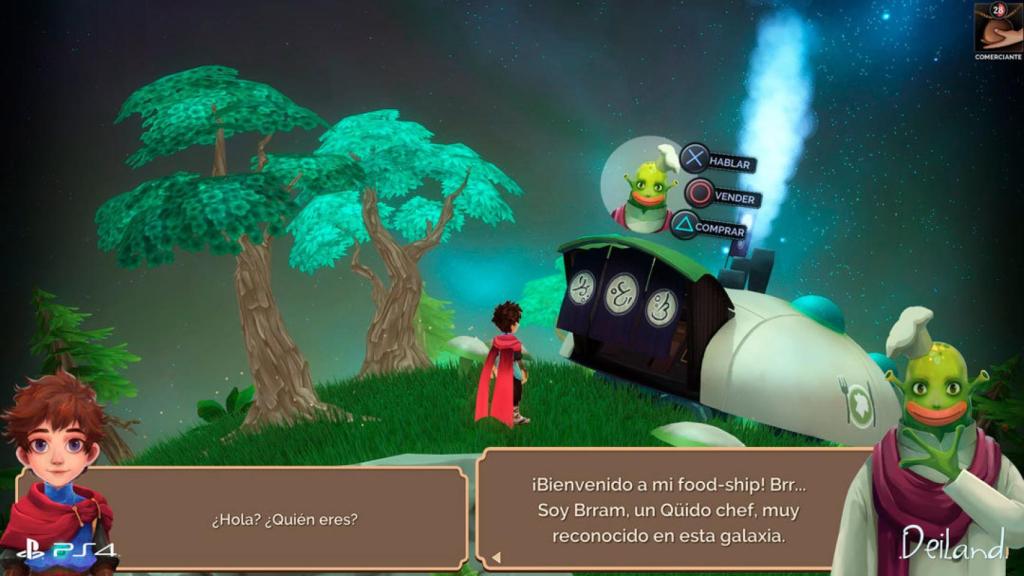Viewport: 1024px width, 576px height.
Task: Open the Comerciante icon
Action: pyautogui.click(x=997, y=30)
